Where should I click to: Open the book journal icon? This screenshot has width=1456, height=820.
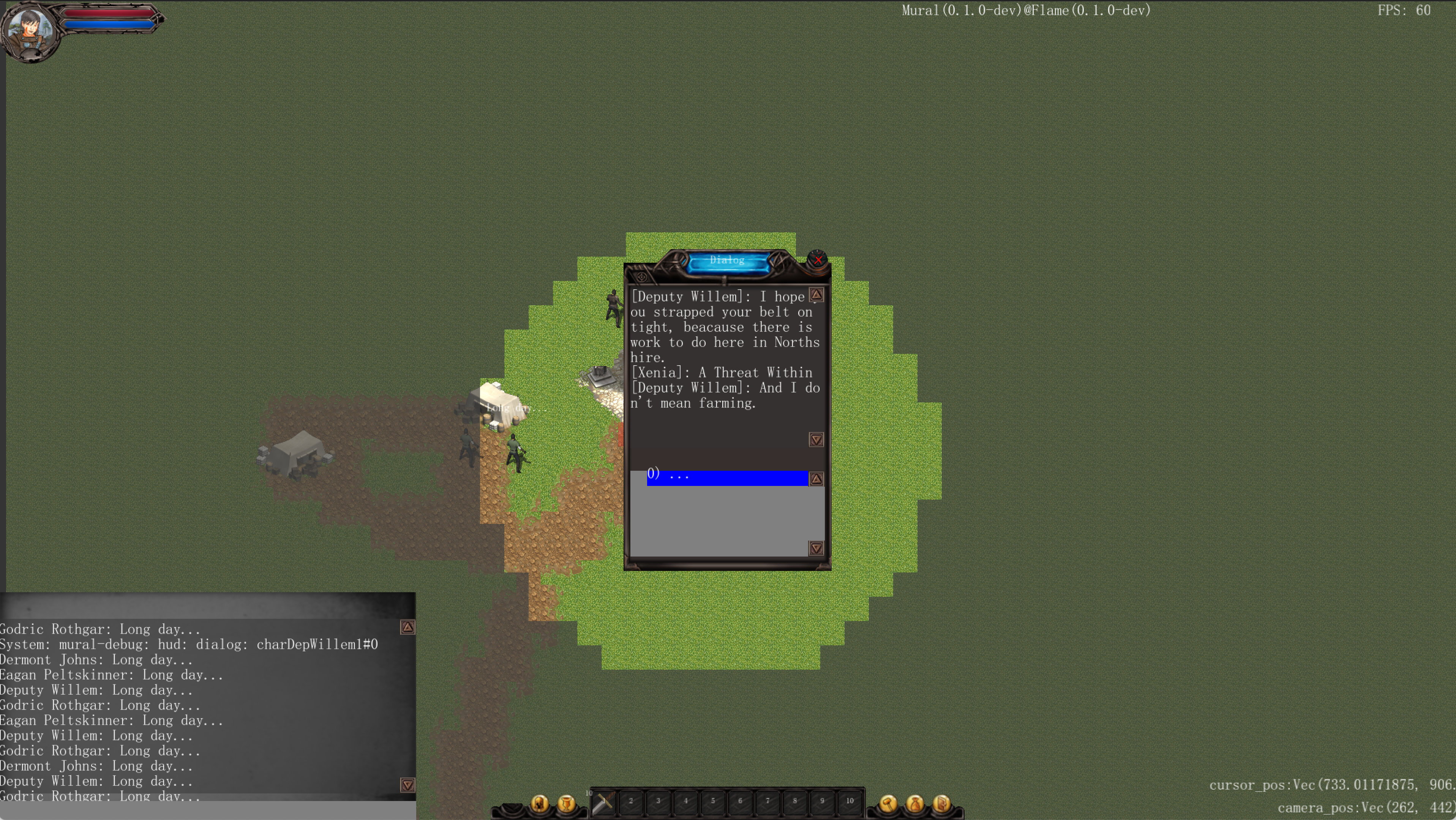coord(941,803)
